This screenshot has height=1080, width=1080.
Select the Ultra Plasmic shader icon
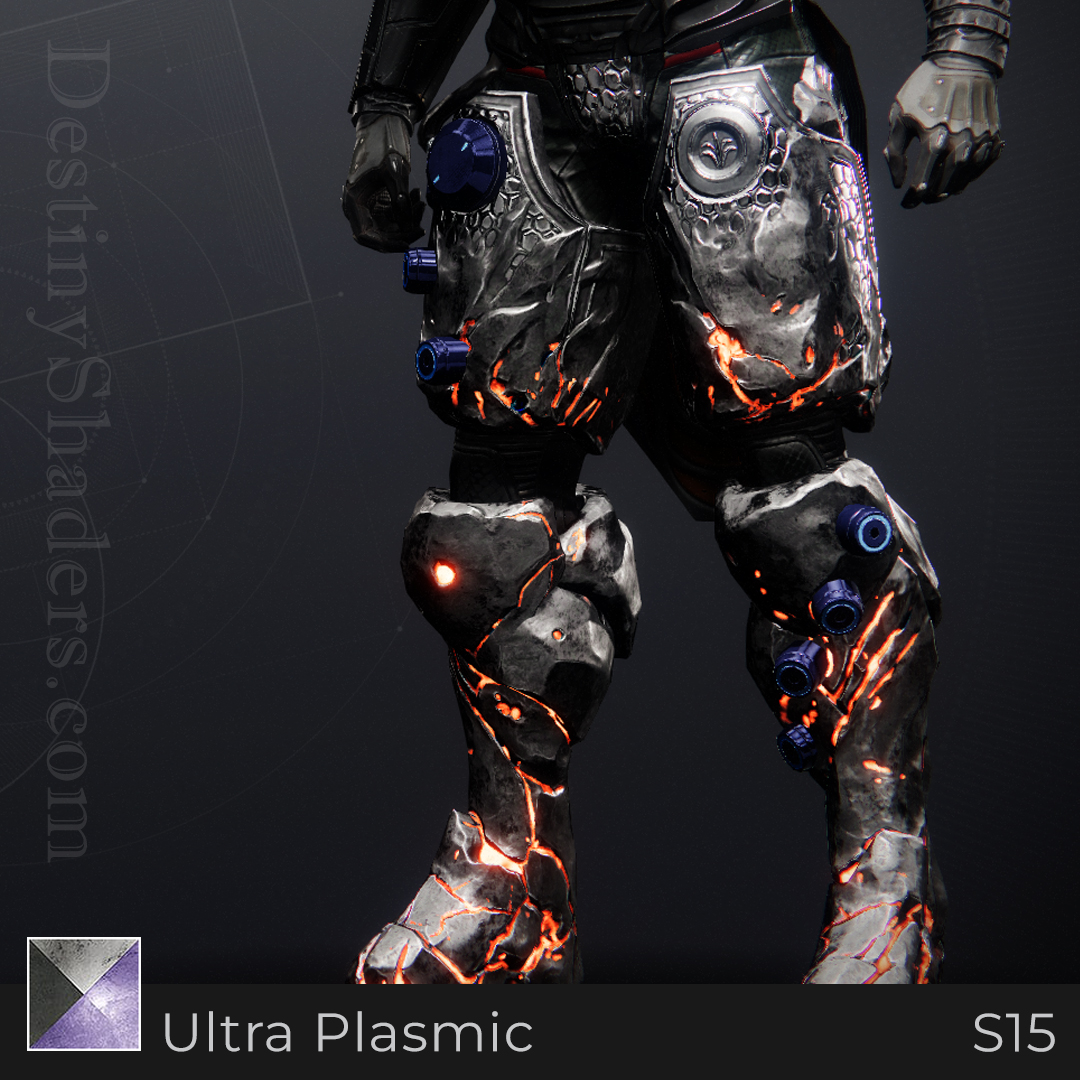click(84, 993)
